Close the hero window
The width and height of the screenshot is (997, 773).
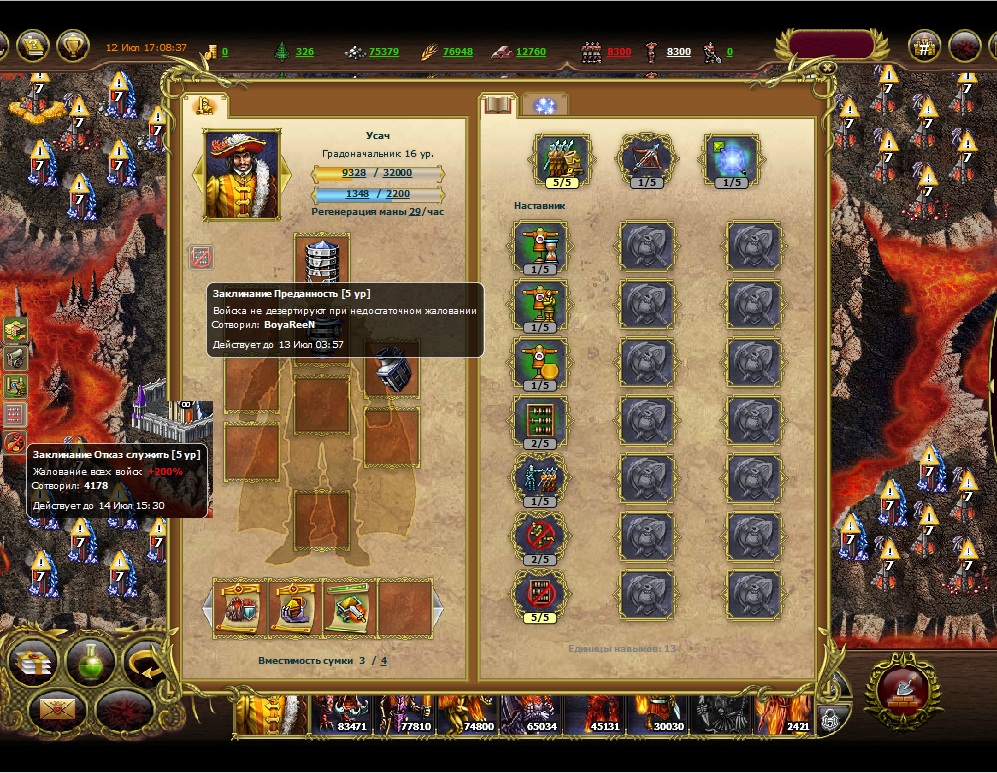point(828,68)
